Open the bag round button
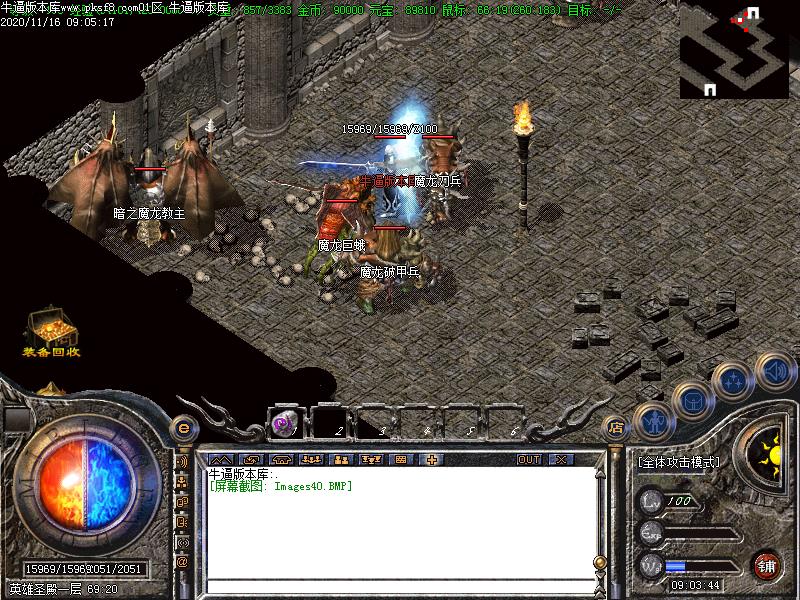This screenshot has width=800, height=600. point(693,400)
